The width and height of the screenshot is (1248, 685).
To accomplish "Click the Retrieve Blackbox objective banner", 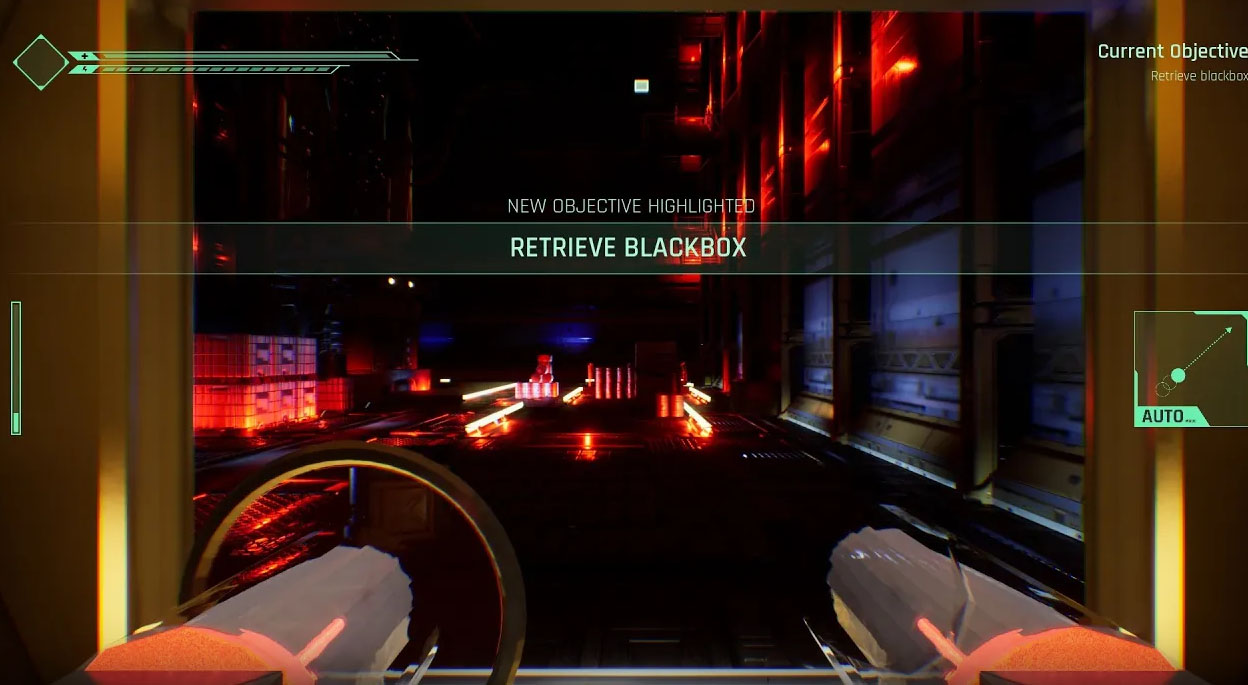I will (628, 247).
